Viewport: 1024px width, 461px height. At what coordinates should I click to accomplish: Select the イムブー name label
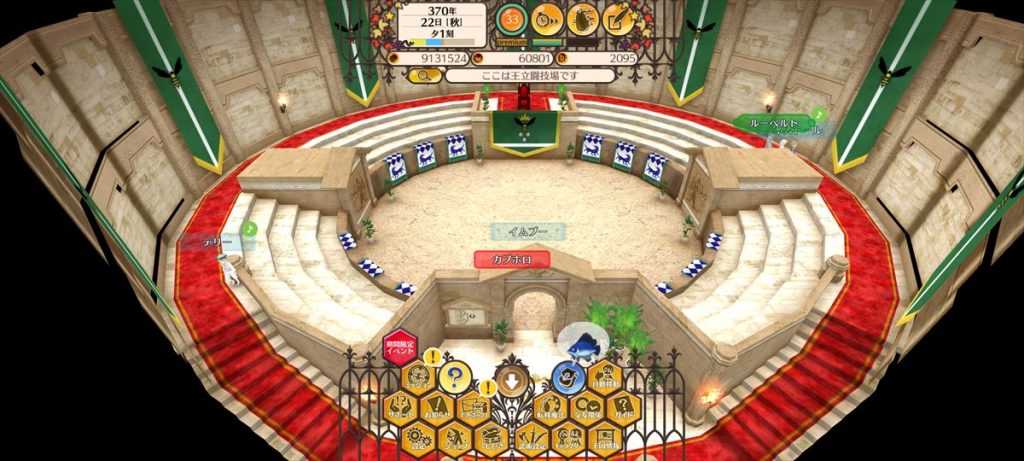tap(528, 232)
